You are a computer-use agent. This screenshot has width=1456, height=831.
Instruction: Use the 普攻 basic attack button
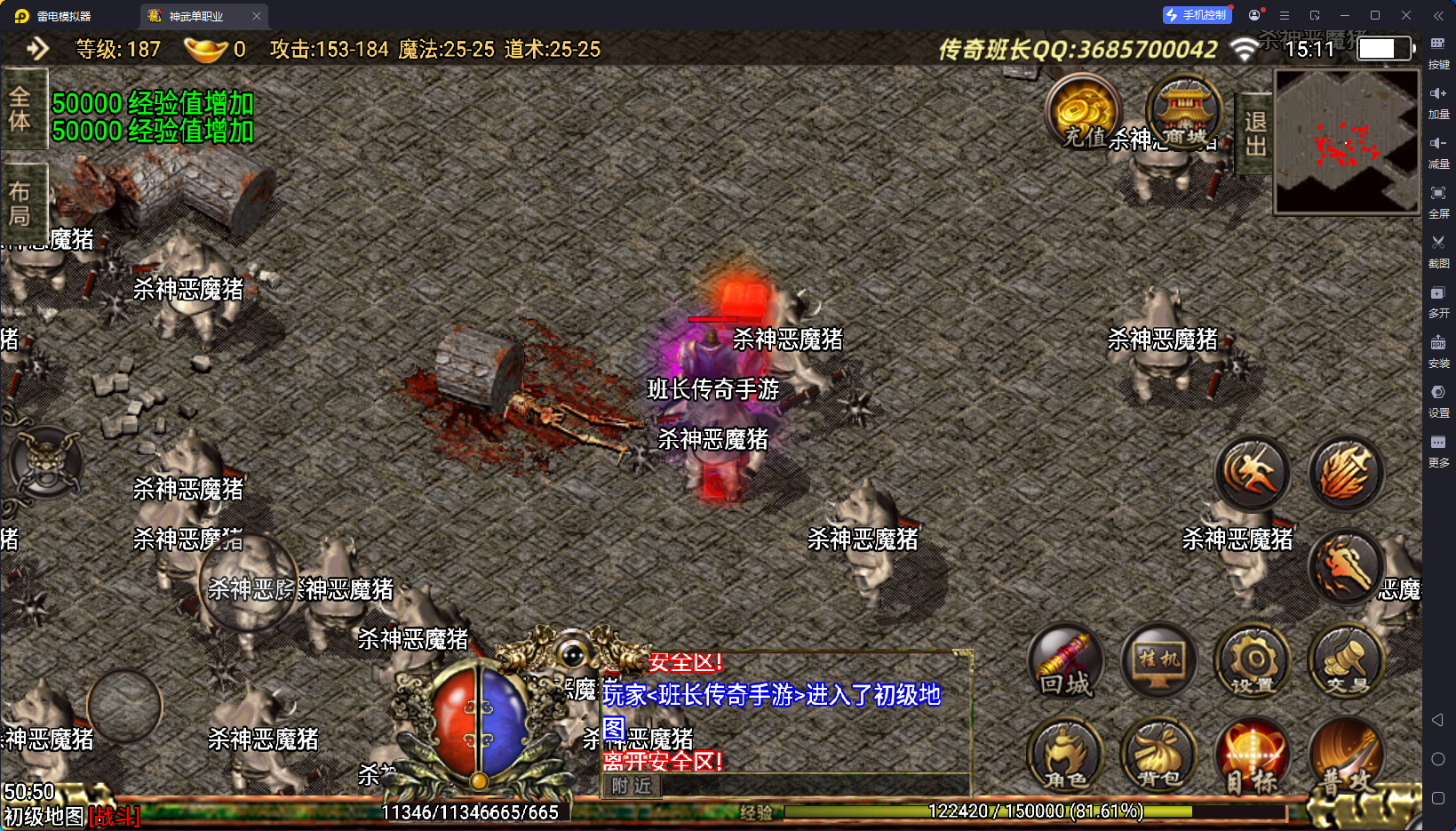(x=1347, y=756)
